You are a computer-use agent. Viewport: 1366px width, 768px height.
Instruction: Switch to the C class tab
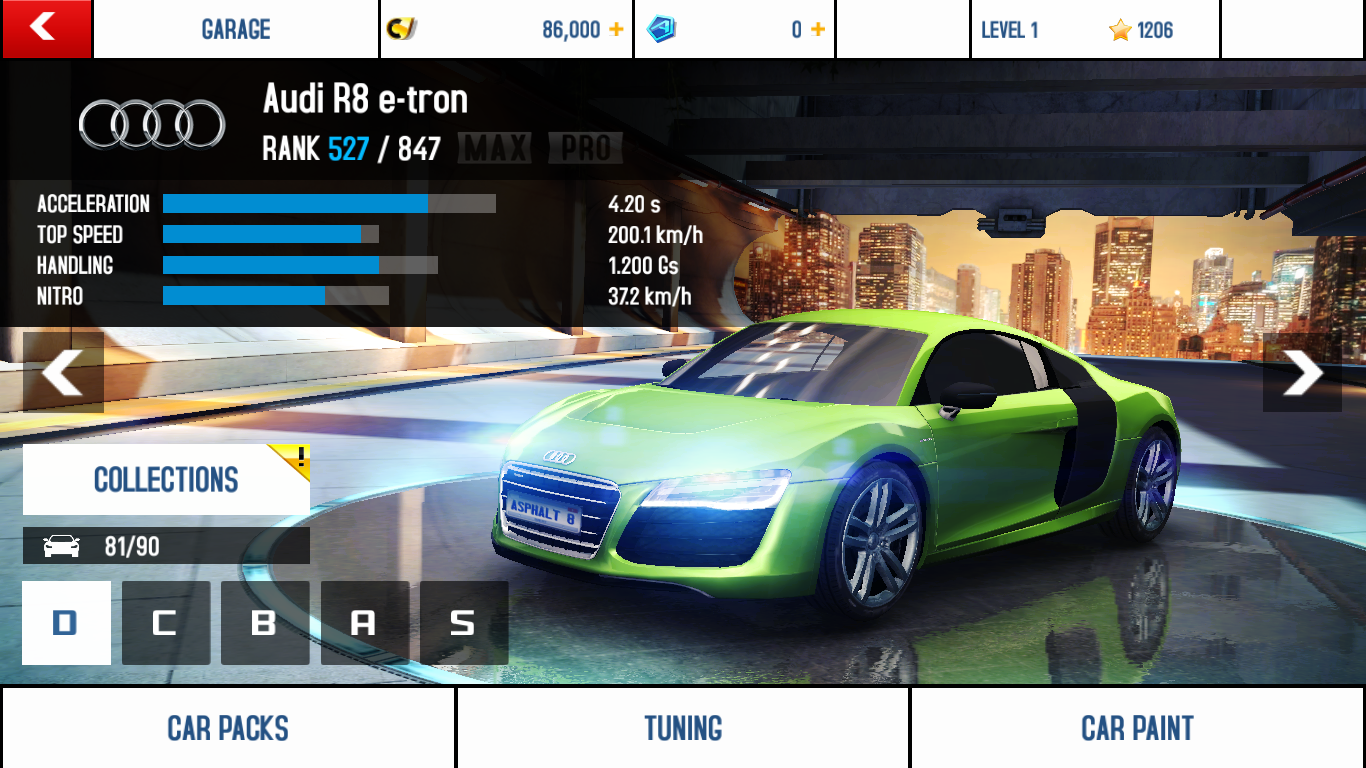click(x=165, y=623)
